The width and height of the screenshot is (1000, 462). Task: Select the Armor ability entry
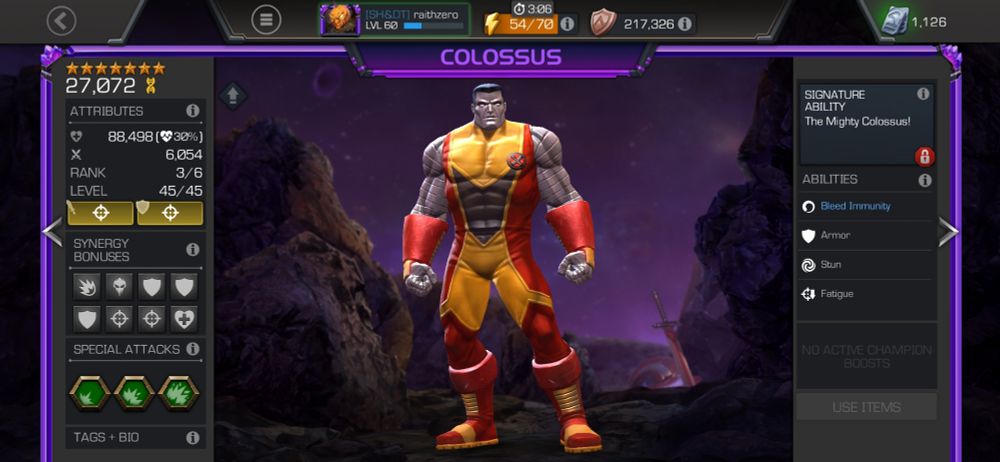(x=835, y=236)
